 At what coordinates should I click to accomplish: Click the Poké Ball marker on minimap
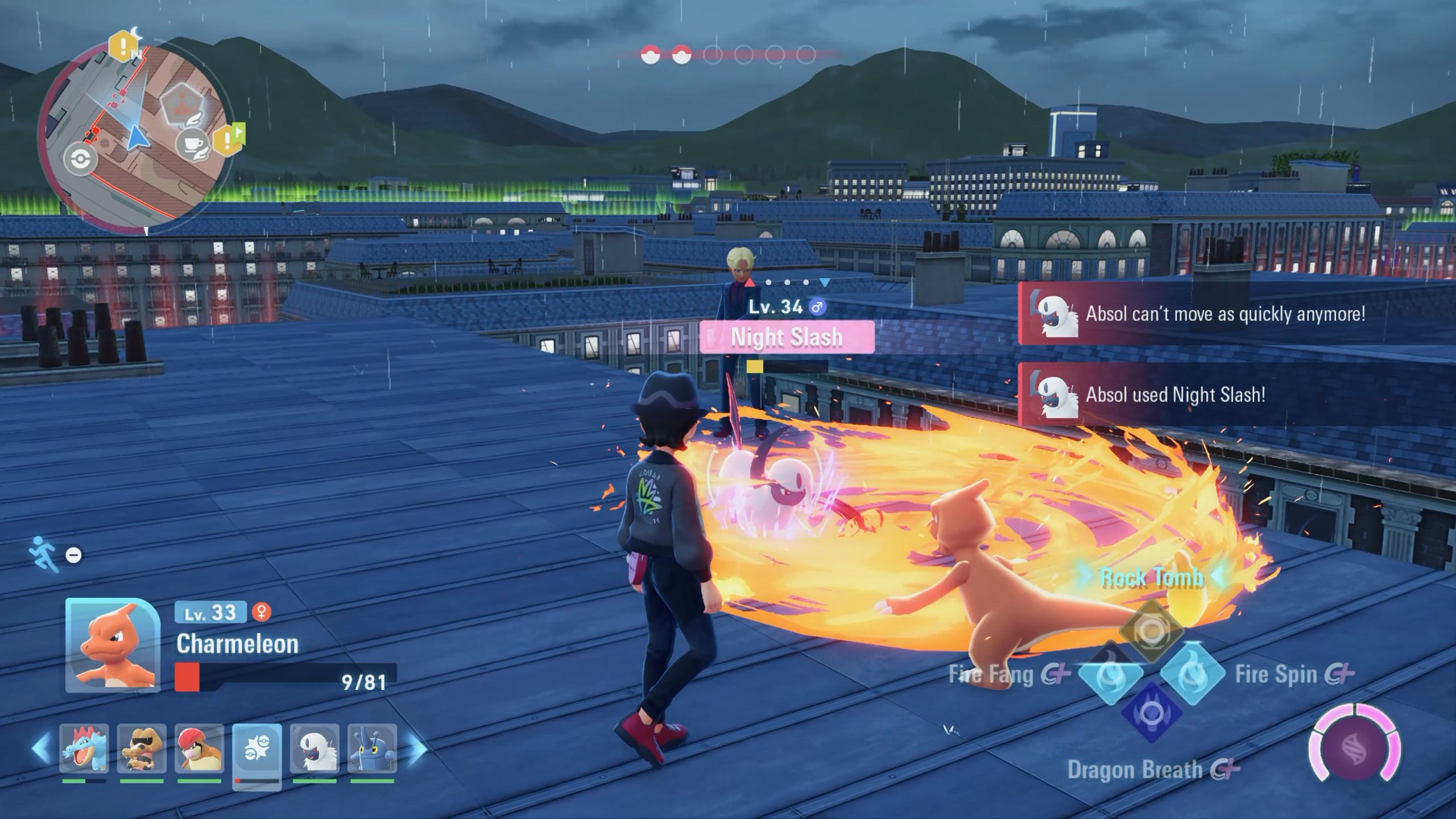[80, 160]
